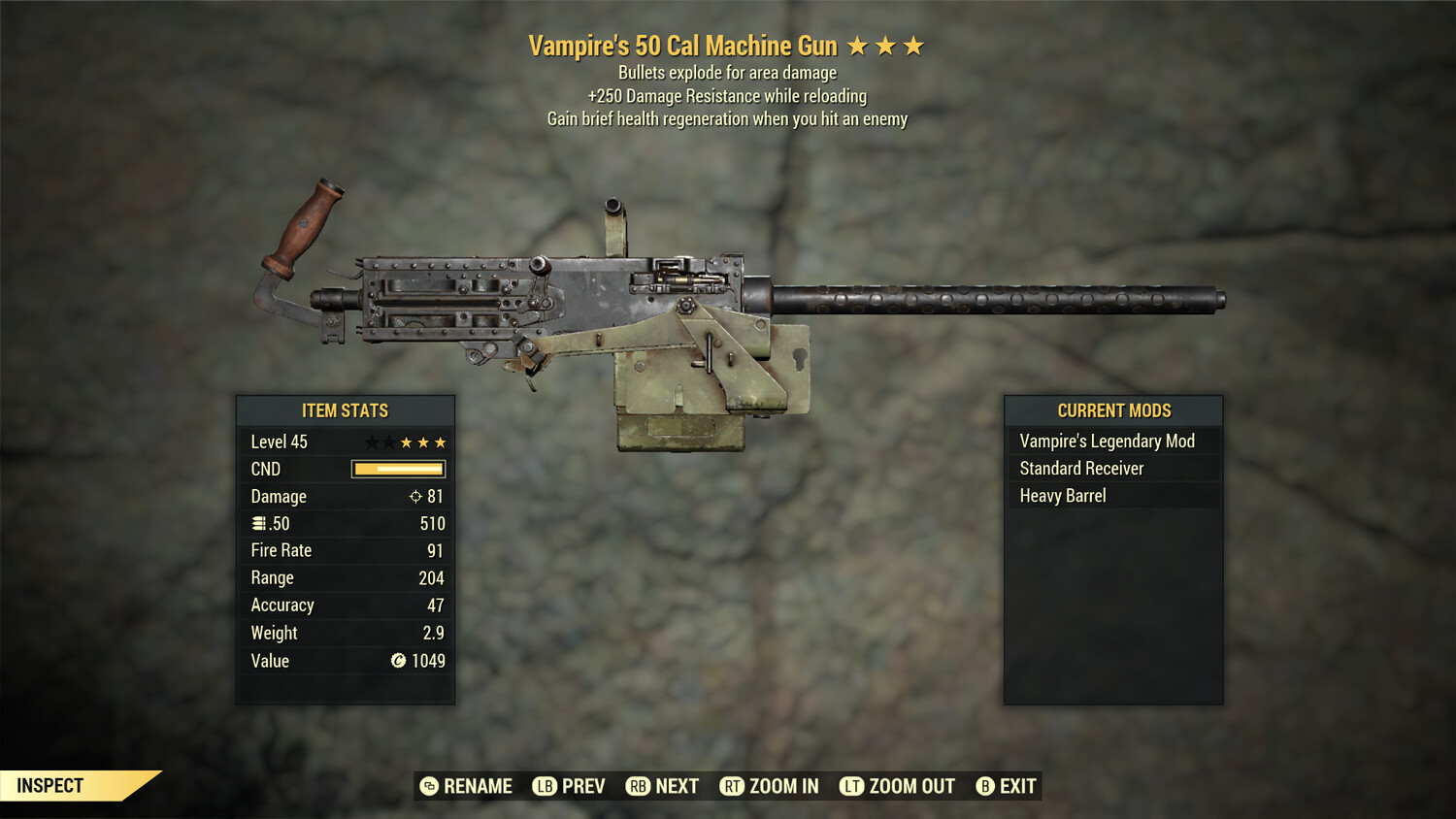Image resolution: width=1456 pixels, height=819 pixels.
Task: Click the B button icon beside EXIT
Action: (x=986, y=786)
